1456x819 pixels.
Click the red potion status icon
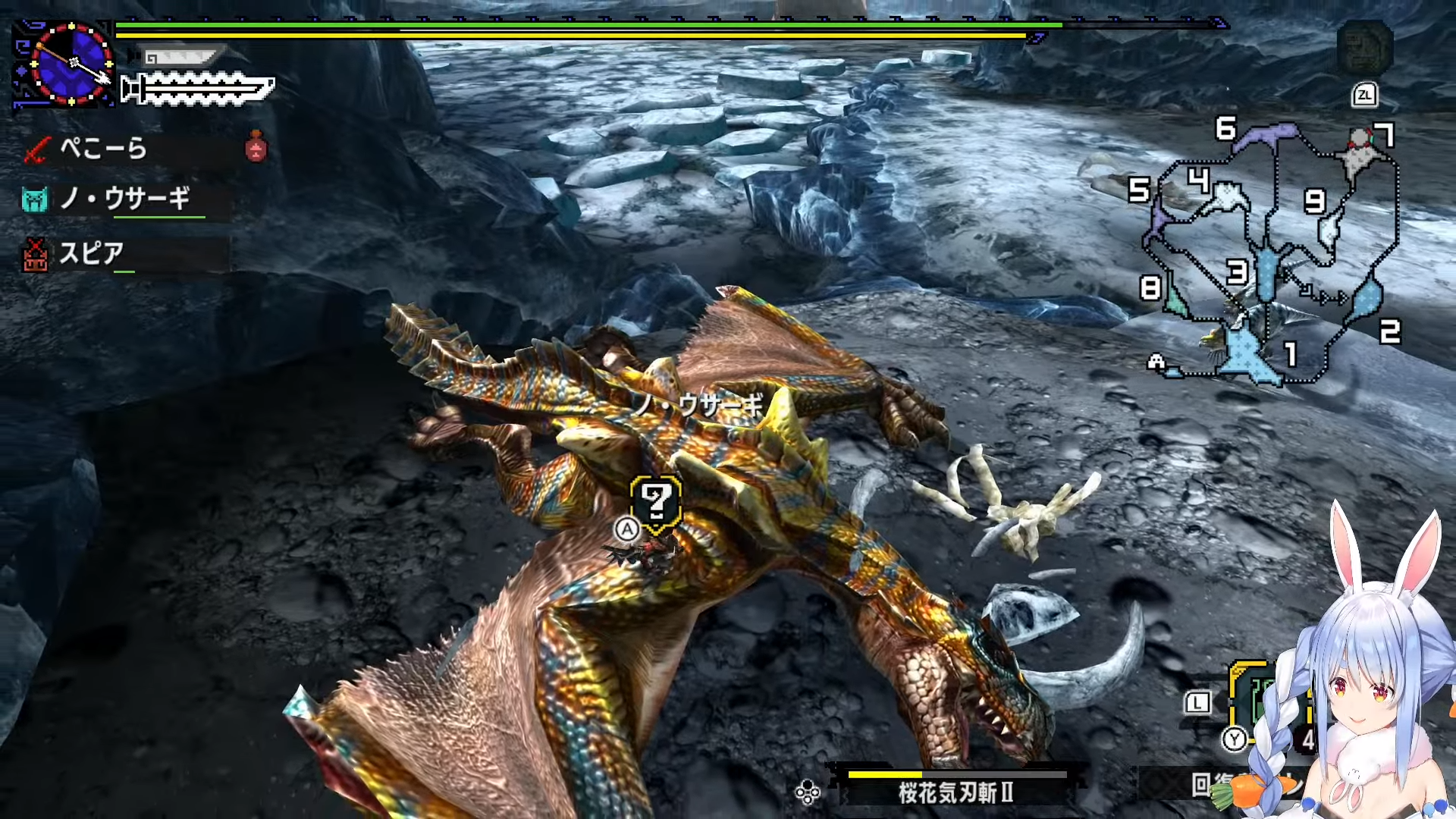(x=256, y=146)
